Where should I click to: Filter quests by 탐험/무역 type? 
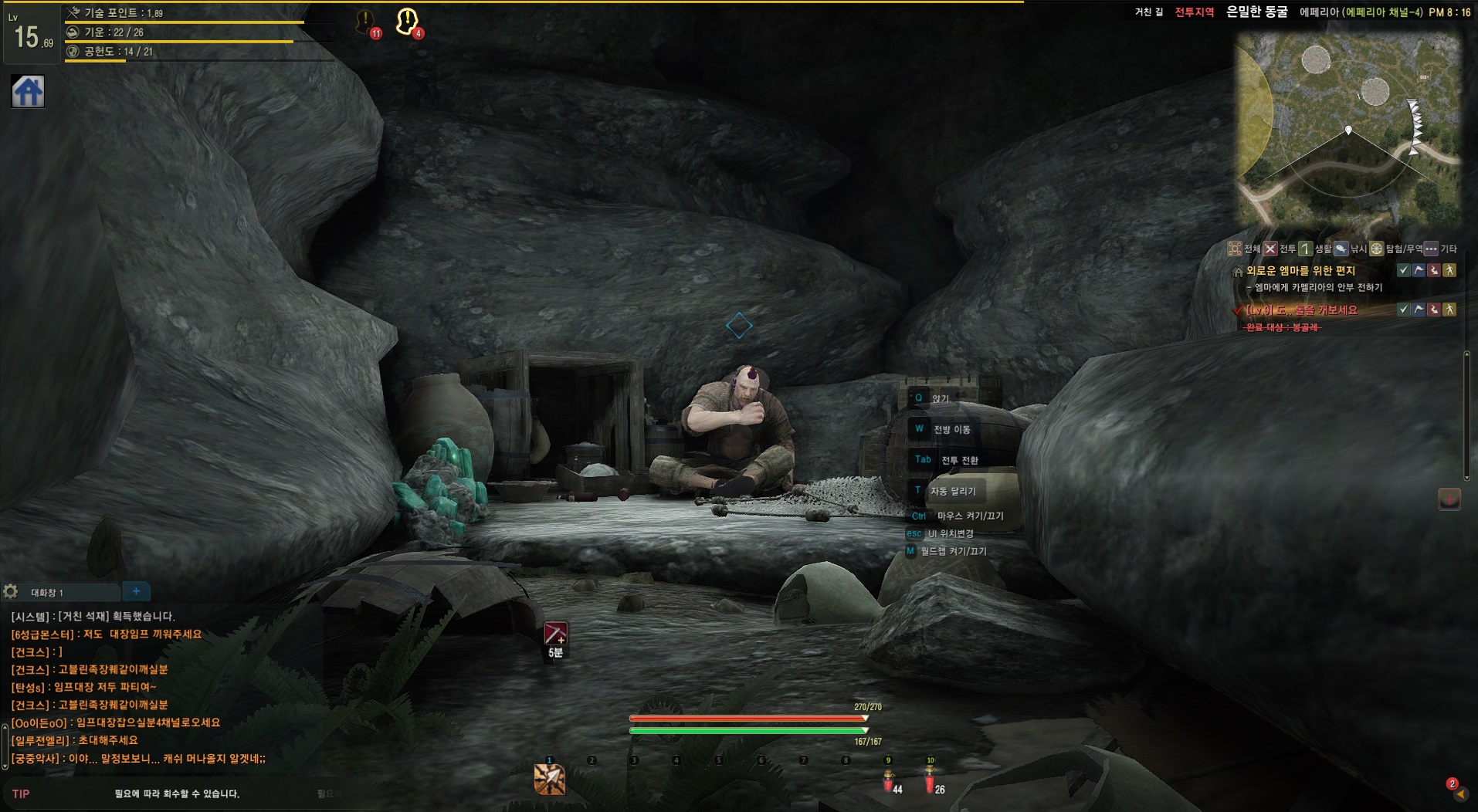pos(1377,249)
